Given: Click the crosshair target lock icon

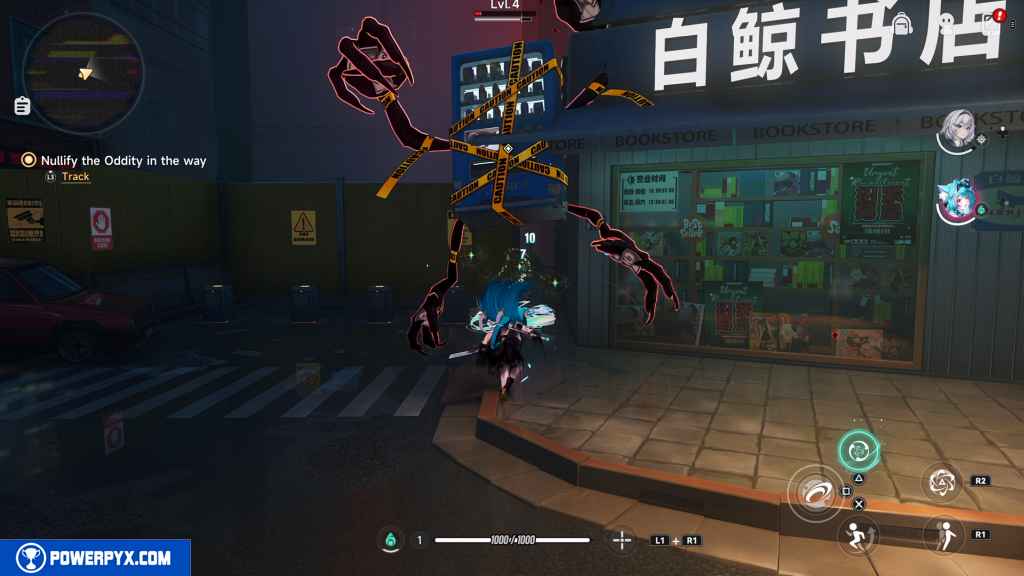Looking at the screenshot, I should tap(621, 540).
